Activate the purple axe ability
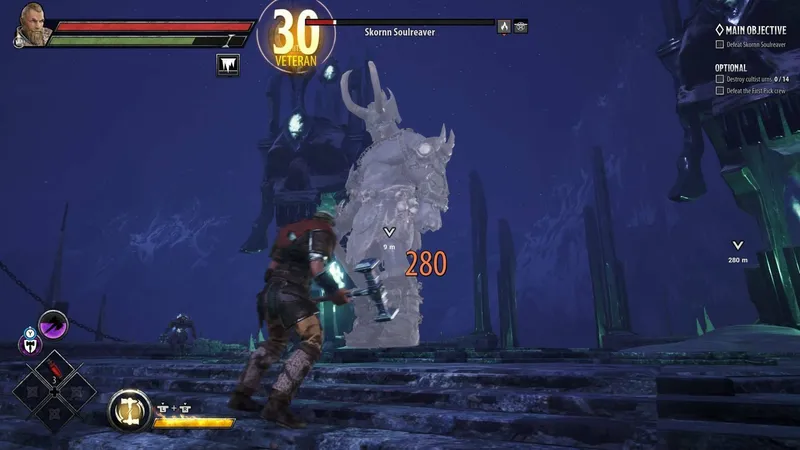This screenshot has width=800, height=450. (52, 323)
